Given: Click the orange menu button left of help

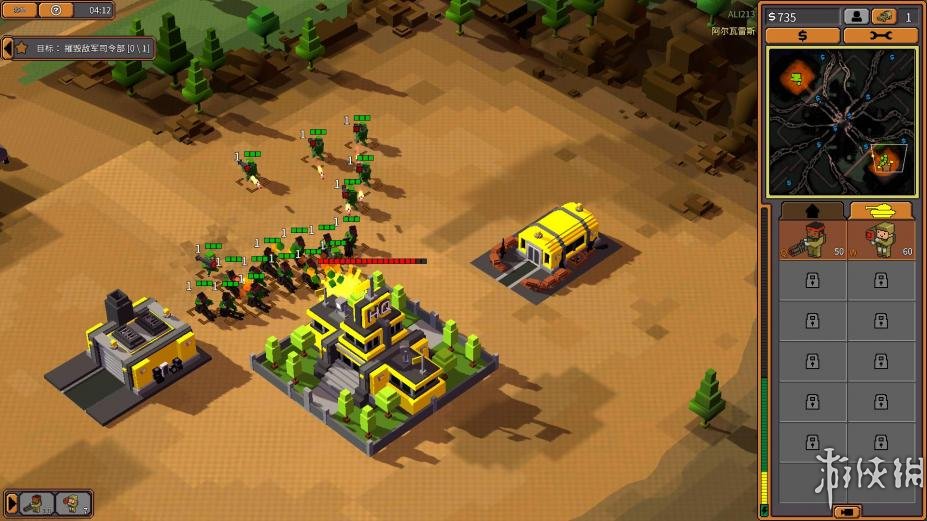Looking at the screenshot, I should click(x=18, y=10).
